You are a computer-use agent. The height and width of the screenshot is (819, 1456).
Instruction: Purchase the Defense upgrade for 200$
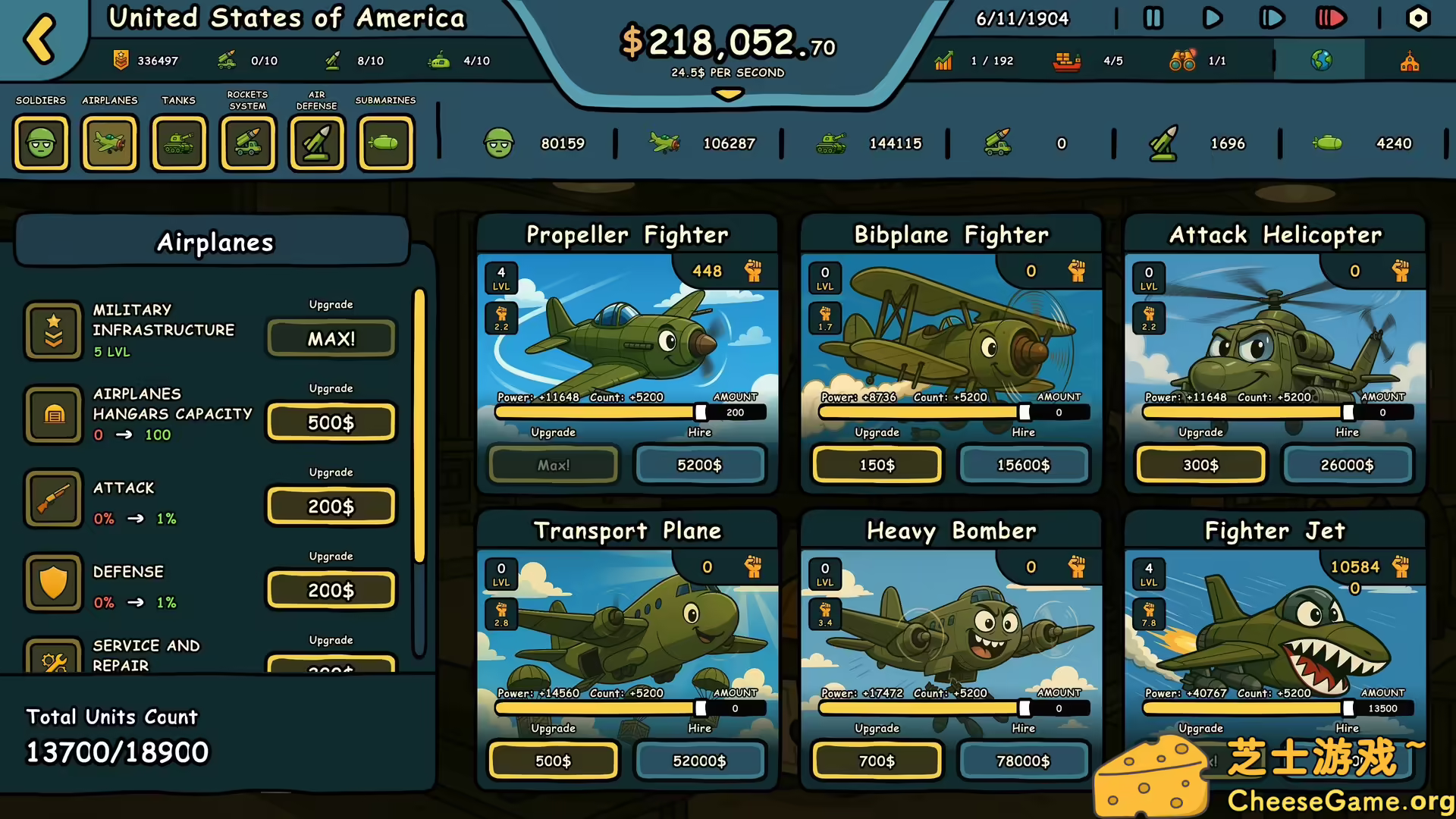pos(331,590)
